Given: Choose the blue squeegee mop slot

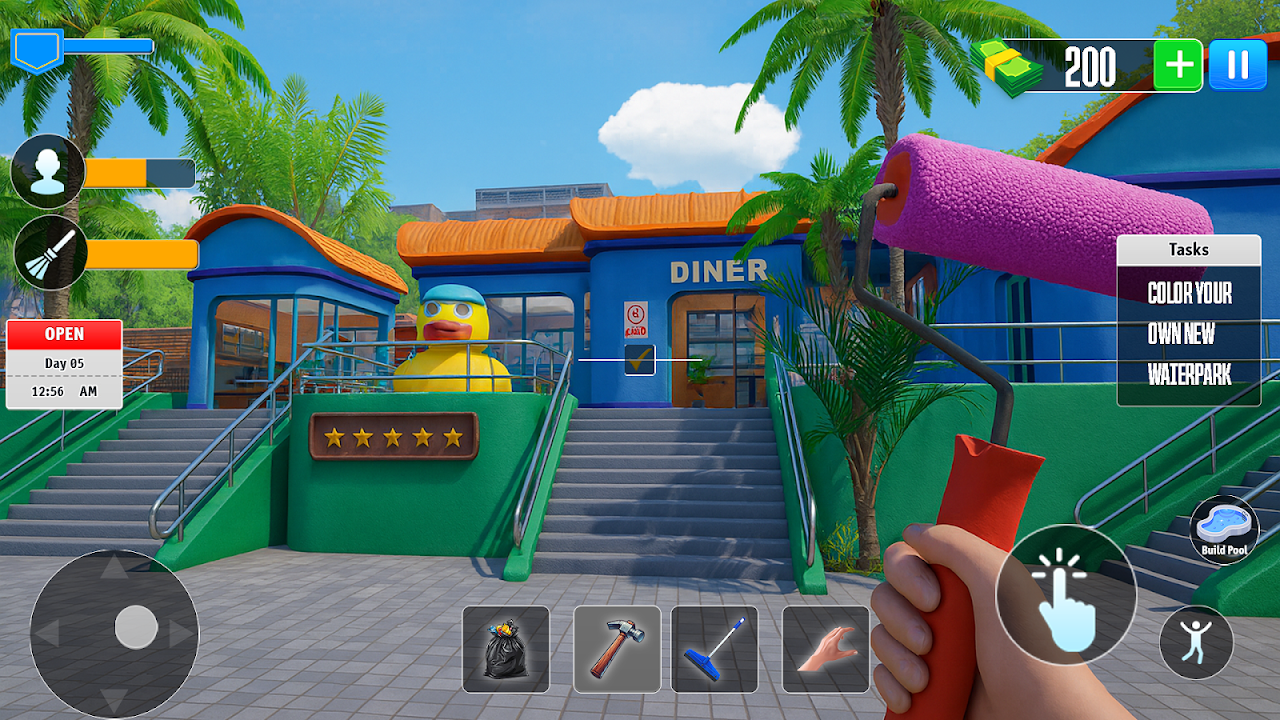Looking at the screenshot, I should click(714, 649).
